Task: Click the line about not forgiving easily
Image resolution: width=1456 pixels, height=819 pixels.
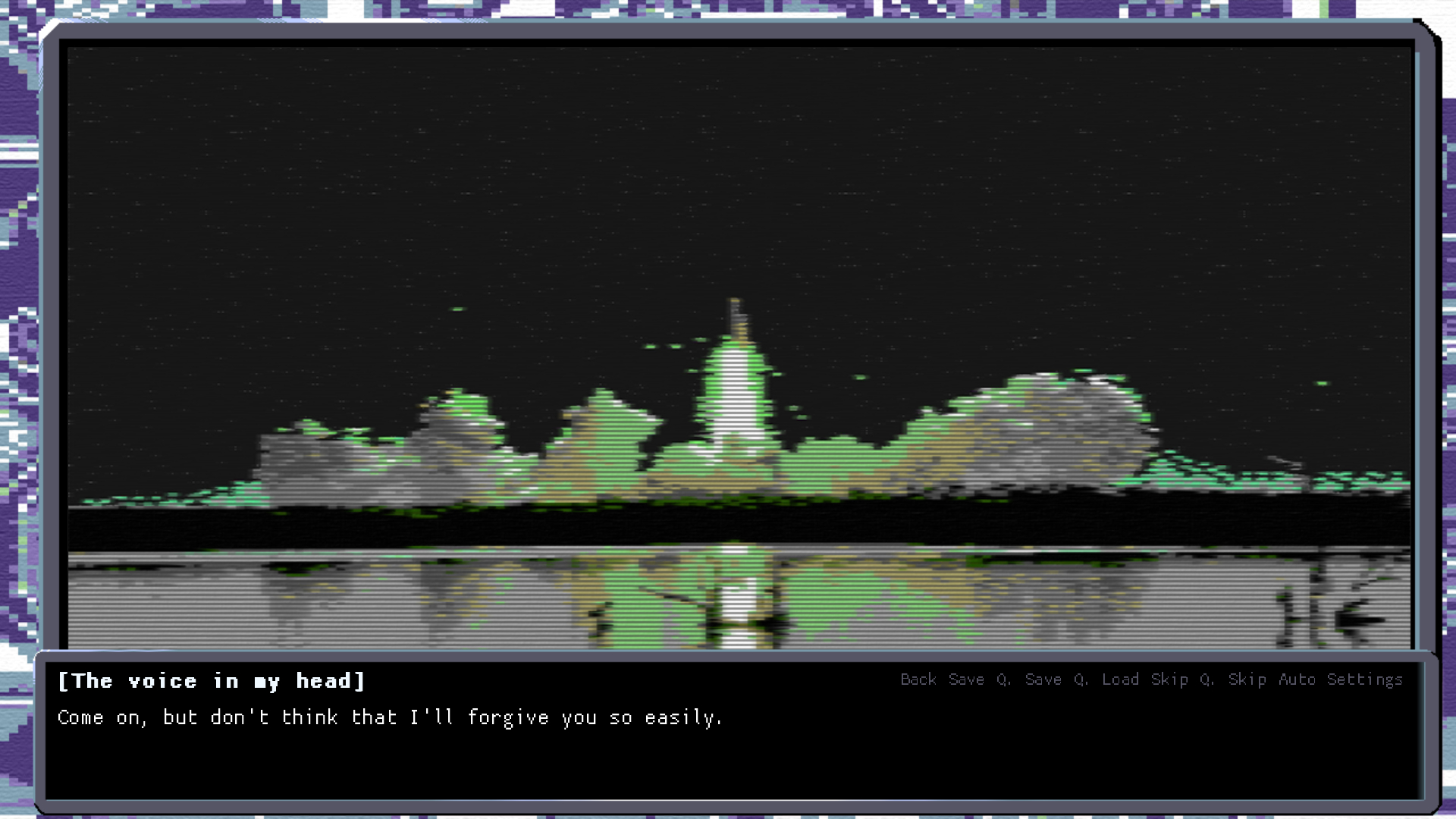Action: [391, 717]
